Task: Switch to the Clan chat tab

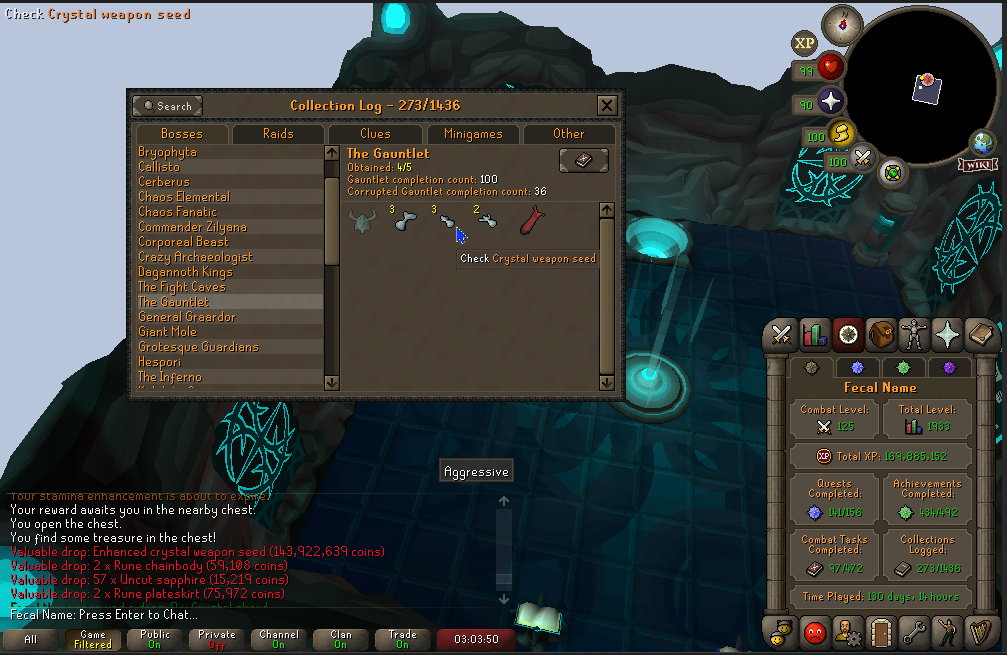Action: click(x=341, y=640)
